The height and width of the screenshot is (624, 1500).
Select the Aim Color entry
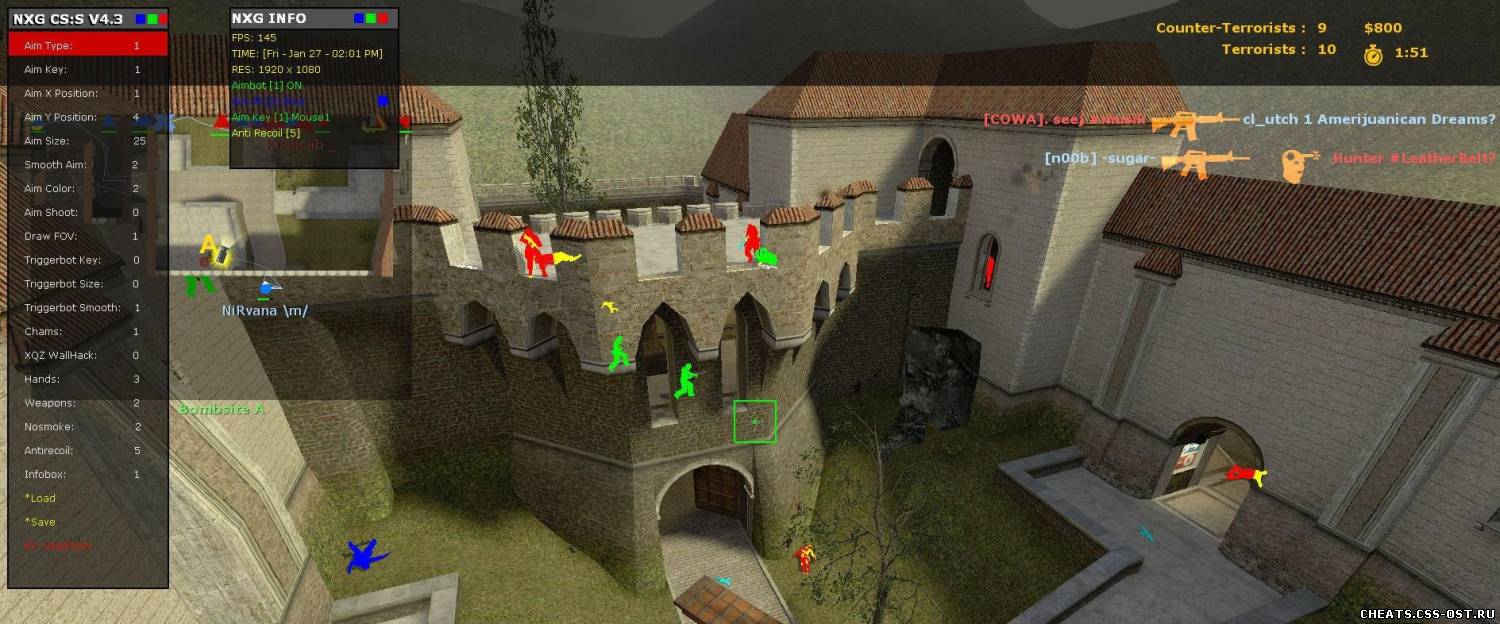point(88,189)
